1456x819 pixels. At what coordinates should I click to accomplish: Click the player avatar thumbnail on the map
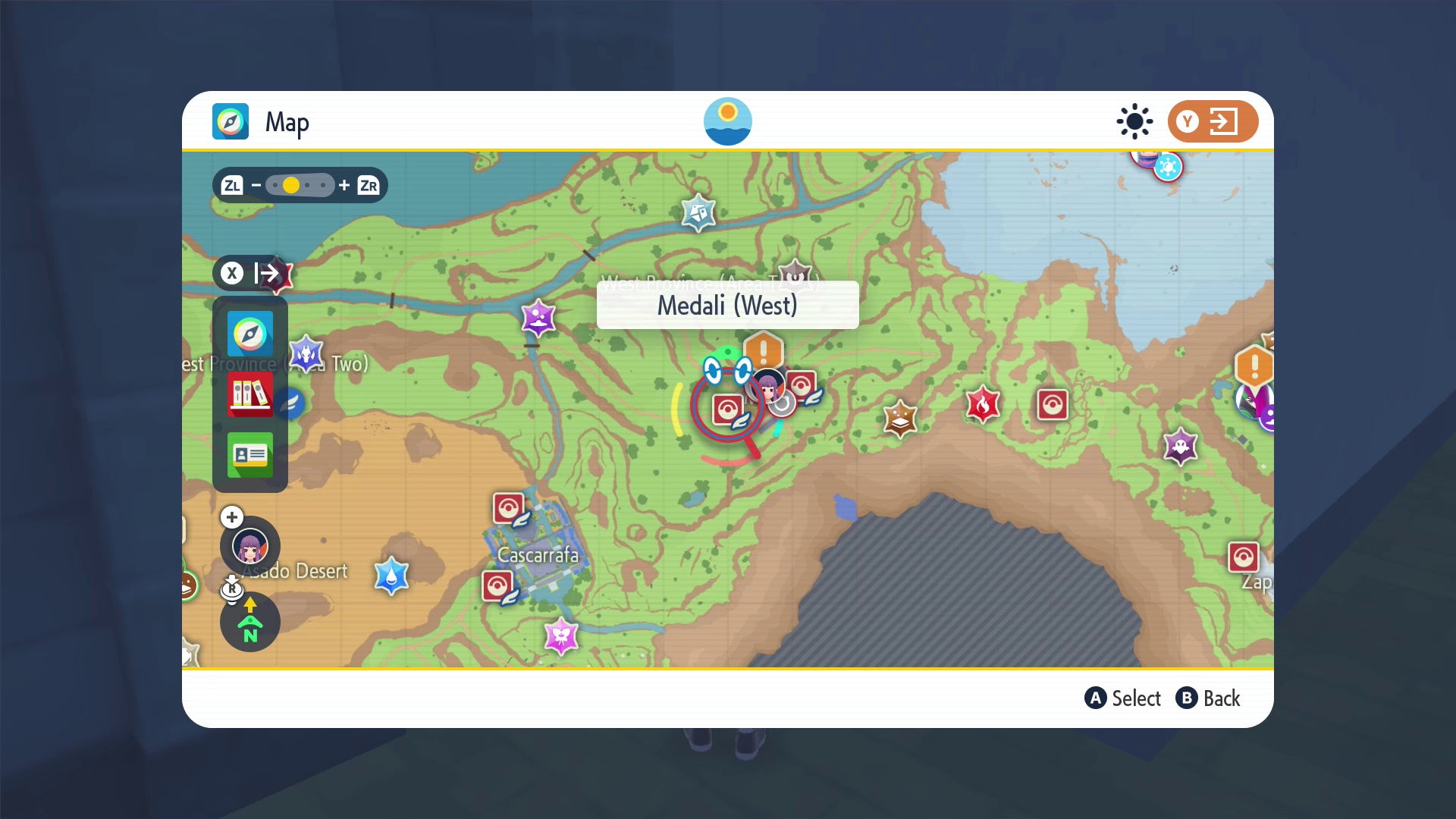pyautogui.click(x=768, y=386)
